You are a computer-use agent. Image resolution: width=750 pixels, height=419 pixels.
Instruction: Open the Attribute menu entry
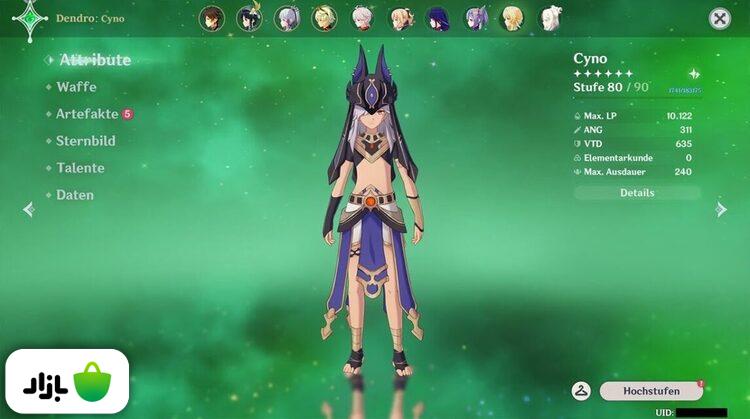pyautogui.click(x=94, y=60)
